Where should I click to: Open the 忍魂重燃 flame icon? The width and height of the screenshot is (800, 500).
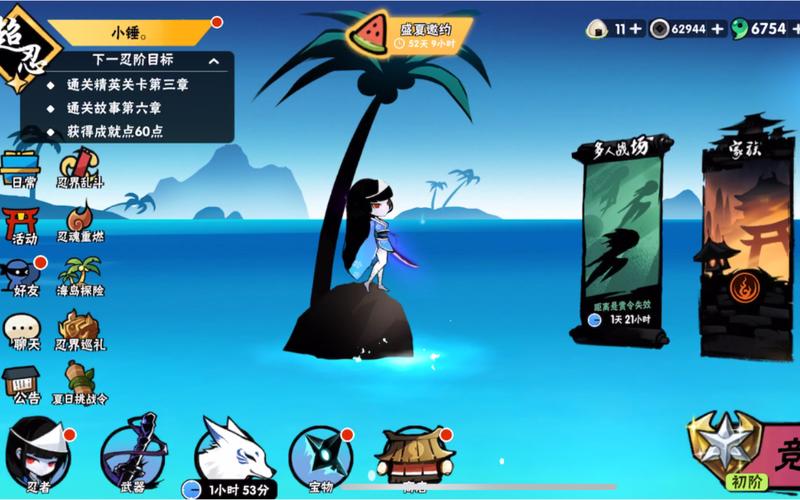(x=80, y=223)
